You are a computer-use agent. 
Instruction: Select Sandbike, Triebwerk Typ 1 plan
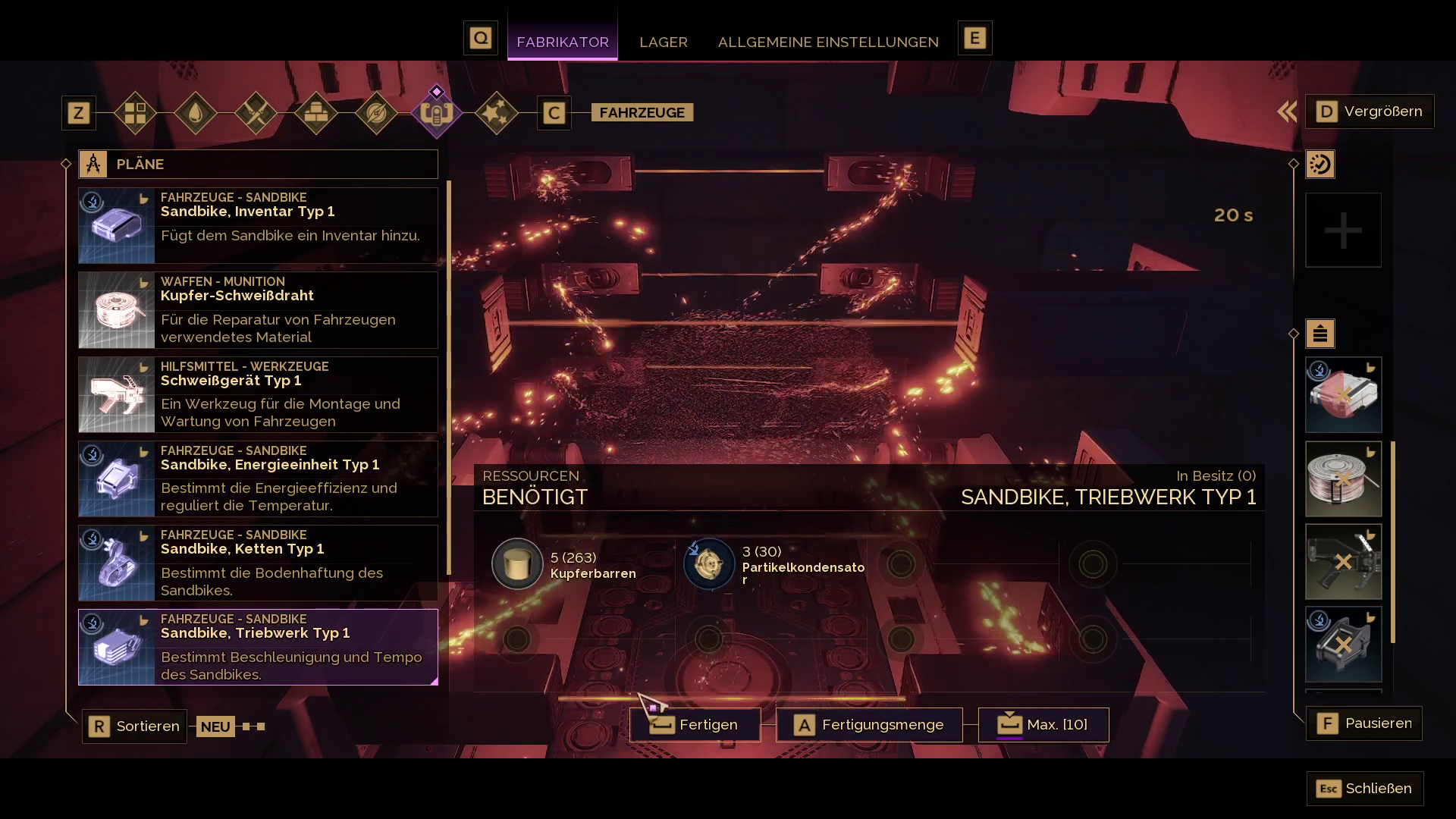pyautogui.click(x=258, y=647)
